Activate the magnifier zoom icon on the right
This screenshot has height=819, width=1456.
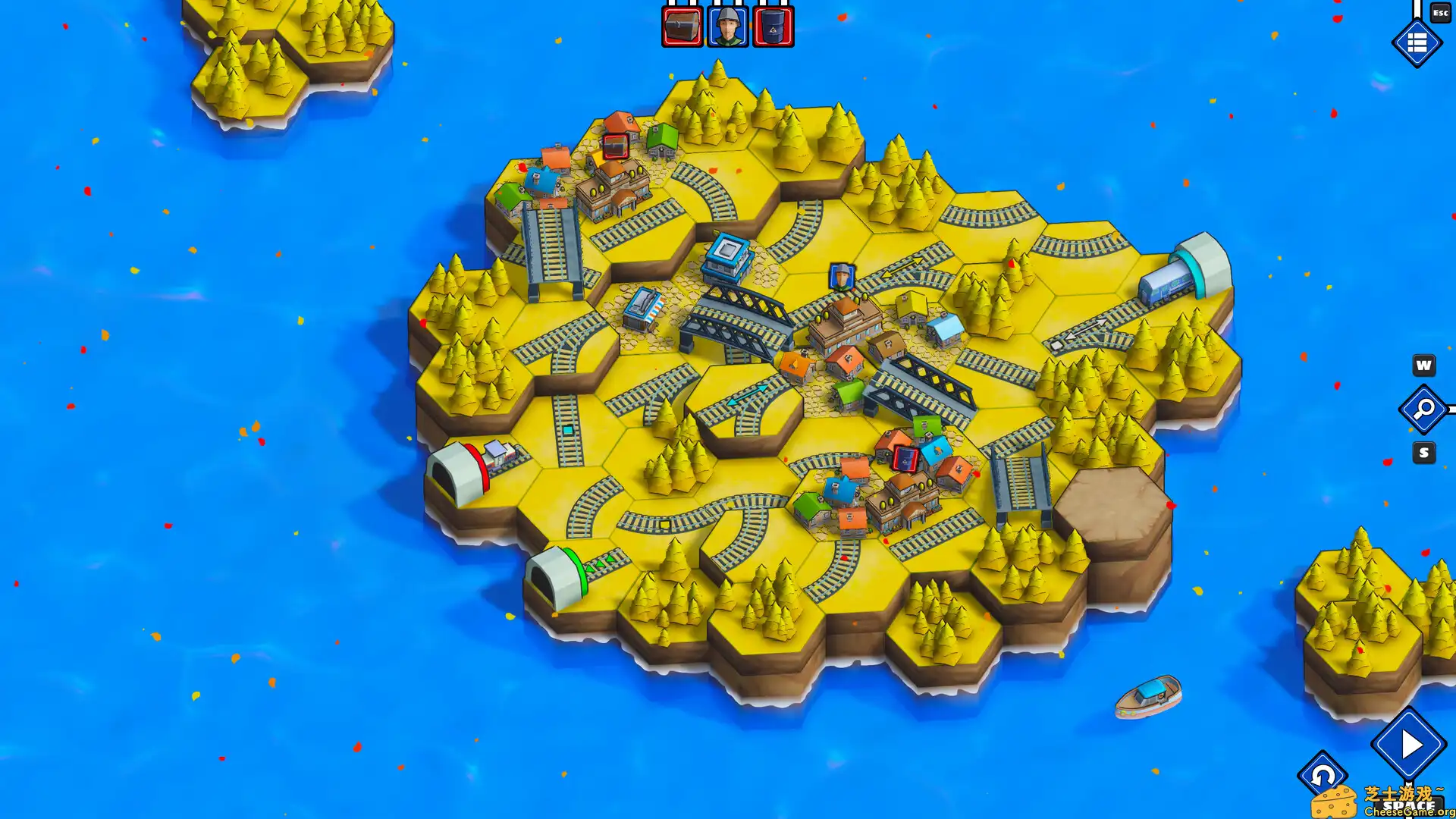pyautogui.click(x=1423, y=409)
